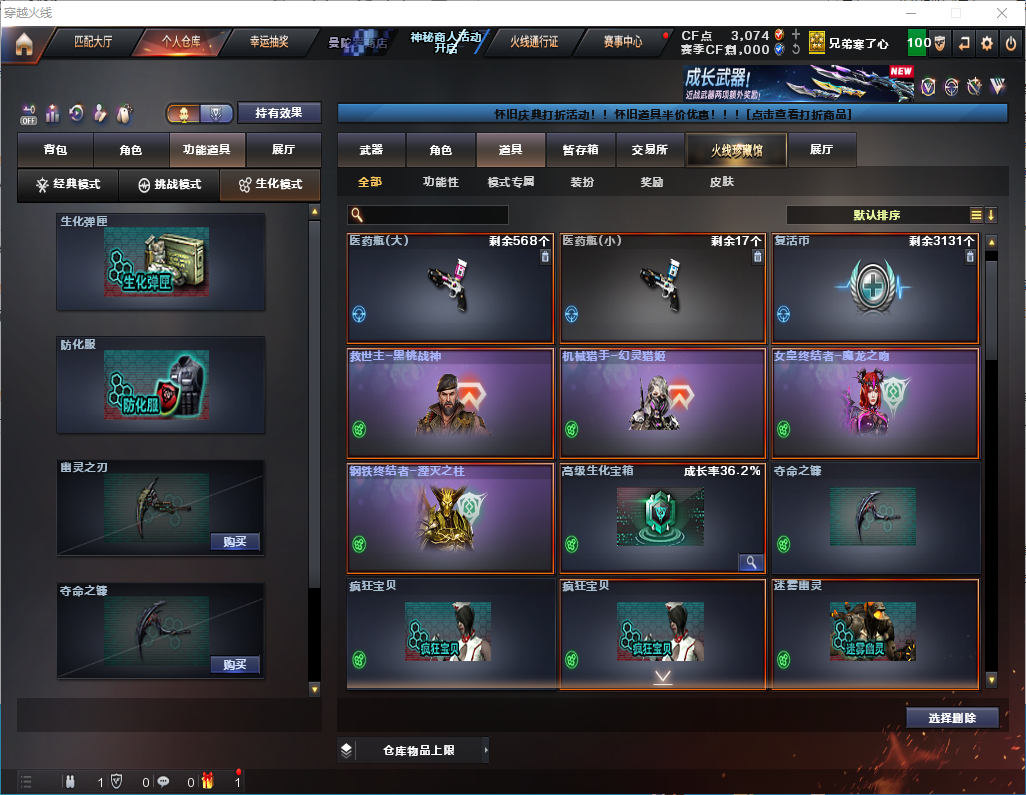Click the home icon button
This screenshot has height=795, width=1026.
tap(23, 44)
